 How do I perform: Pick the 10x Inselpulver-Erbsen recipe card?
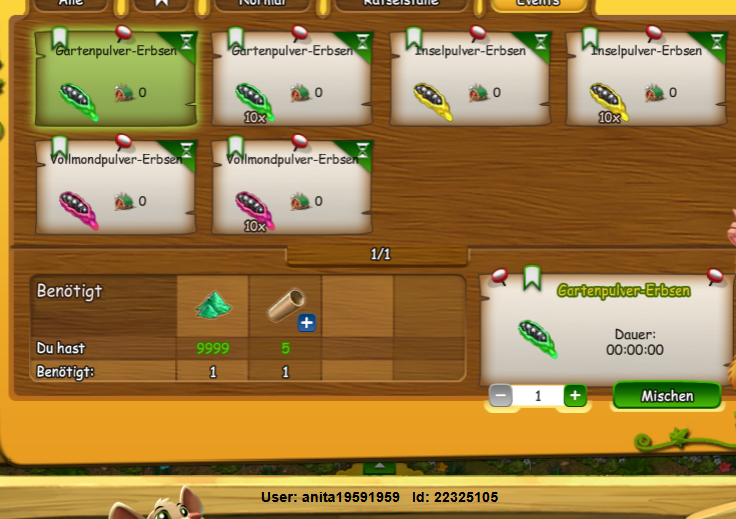click(x=646, y=80)
